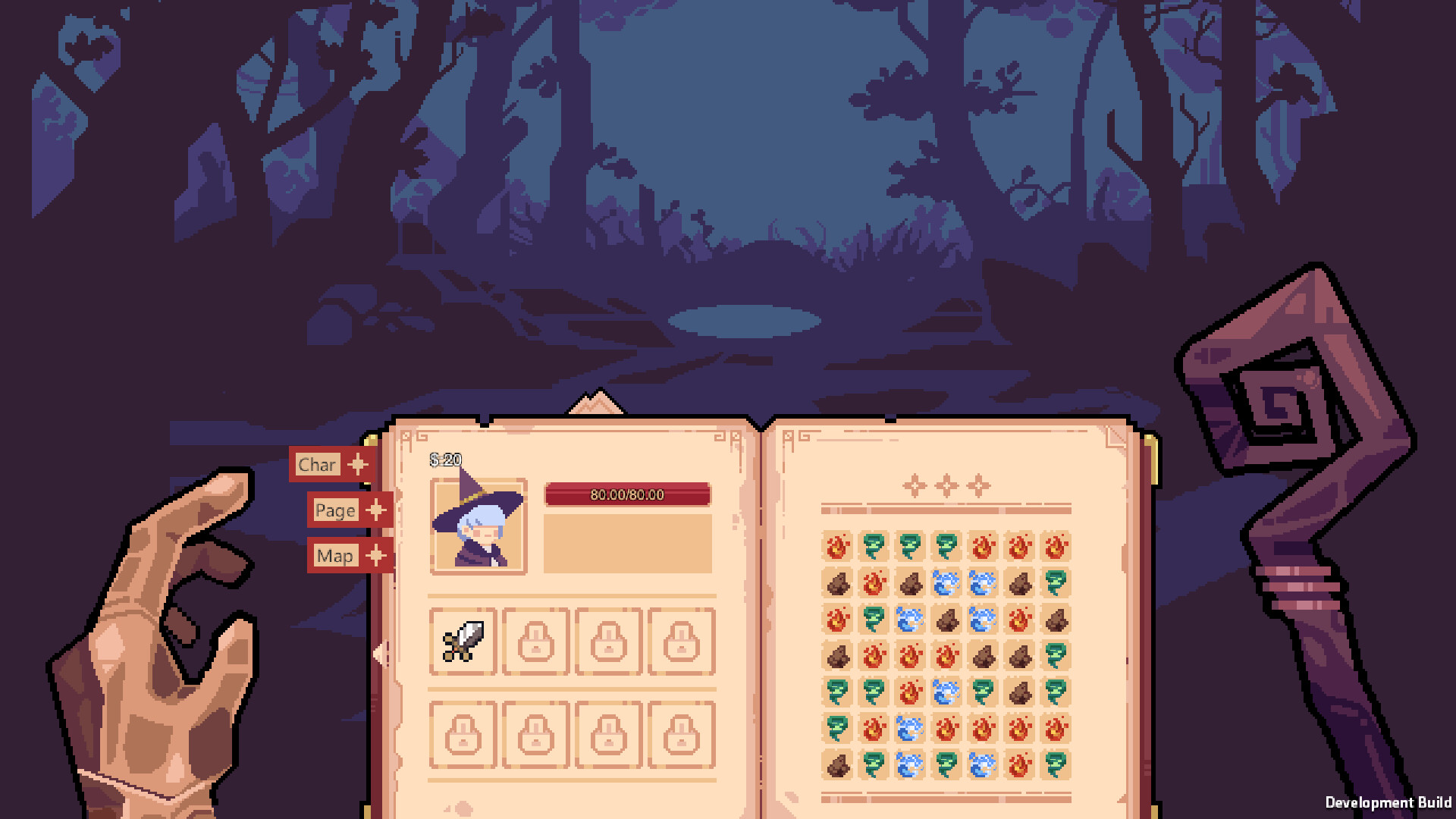This screenshot has width=1456, height=819.
Task: Click the 80.00/80.00 health bar
Action: [628, 494]
